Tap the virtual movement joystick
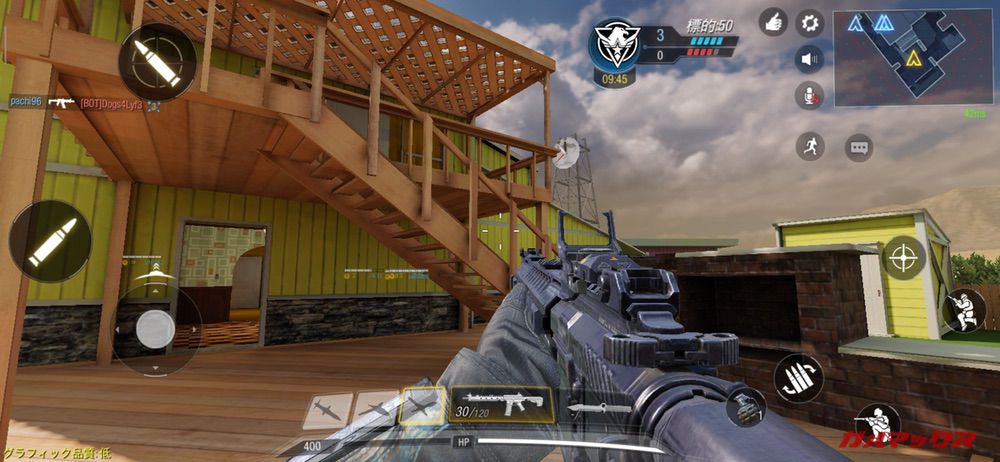Screen dimensions: 1000x462 (x=155, y=329)
